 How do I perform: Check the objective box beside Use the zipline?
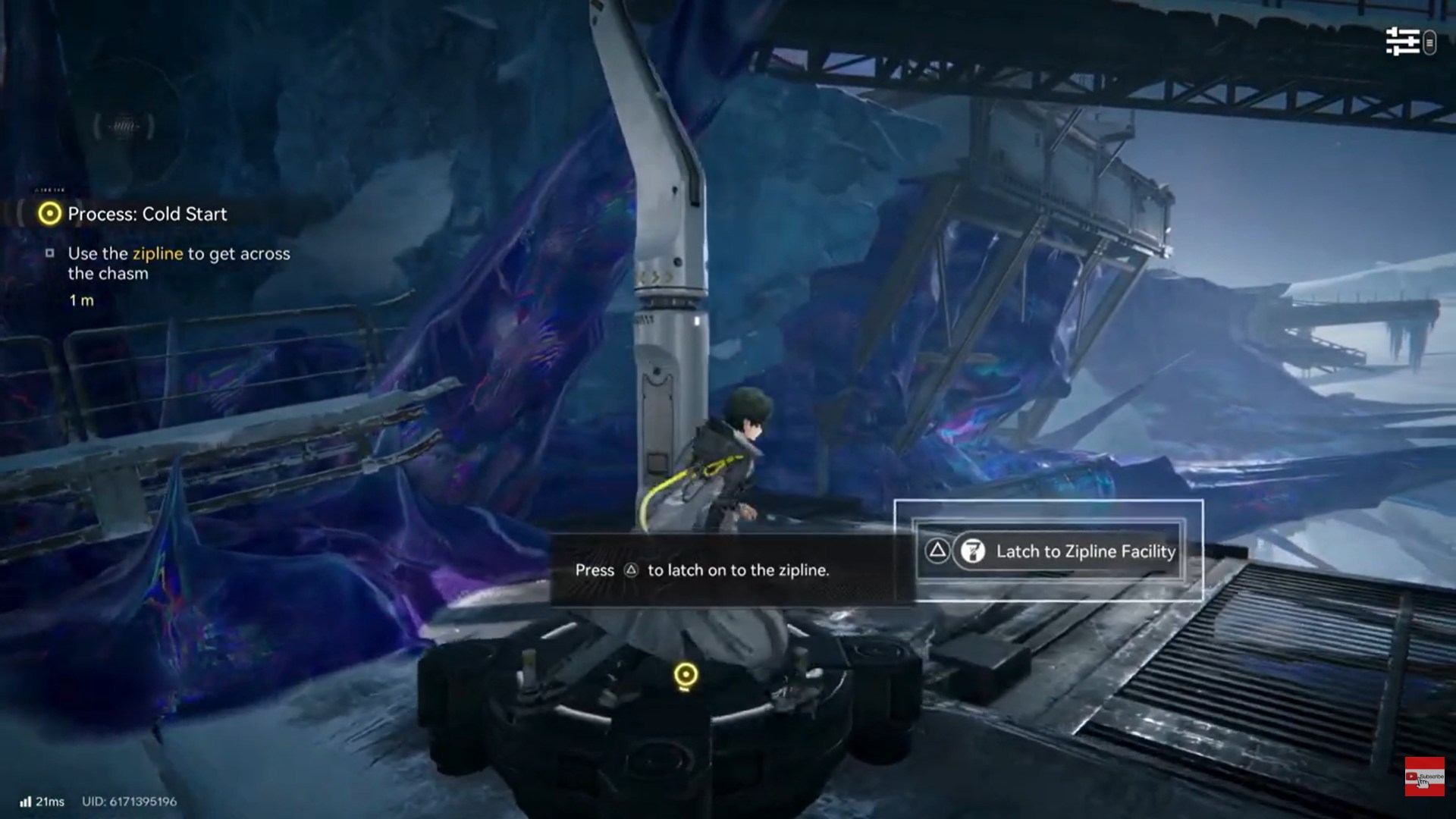pyautogui.click(x=51, y=253)
